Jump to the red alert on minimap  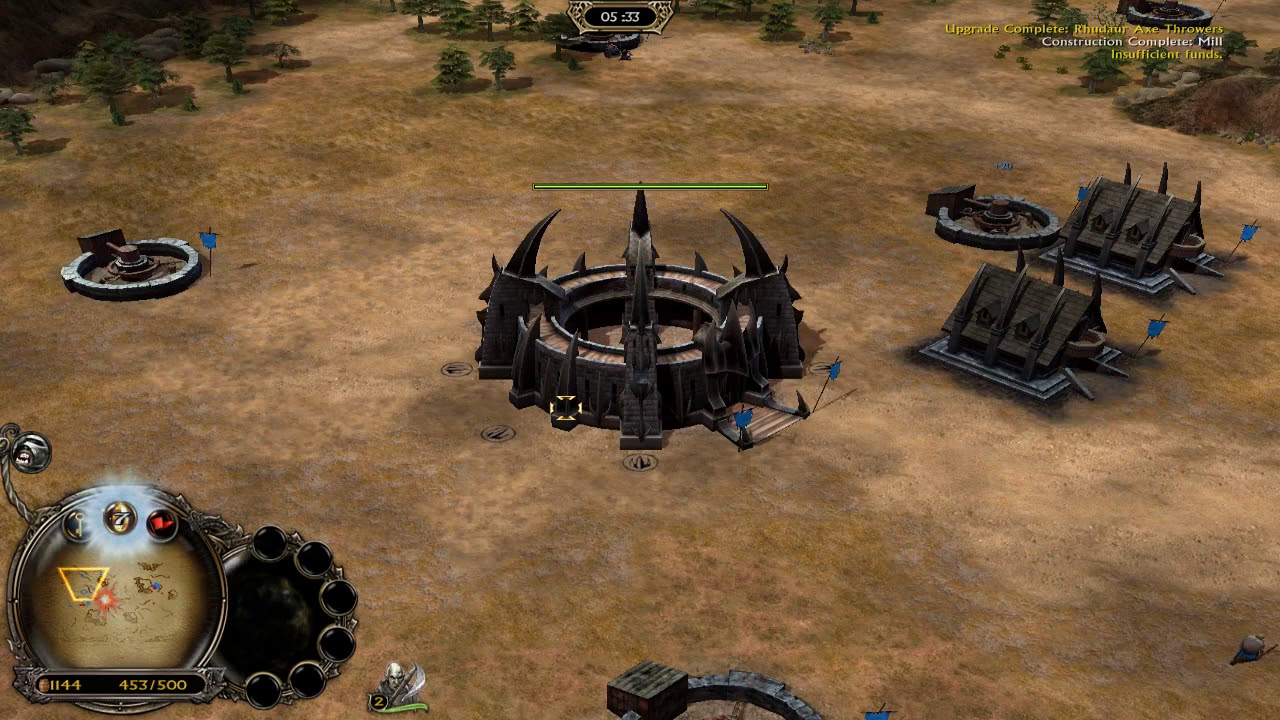(x=105, y=599)
